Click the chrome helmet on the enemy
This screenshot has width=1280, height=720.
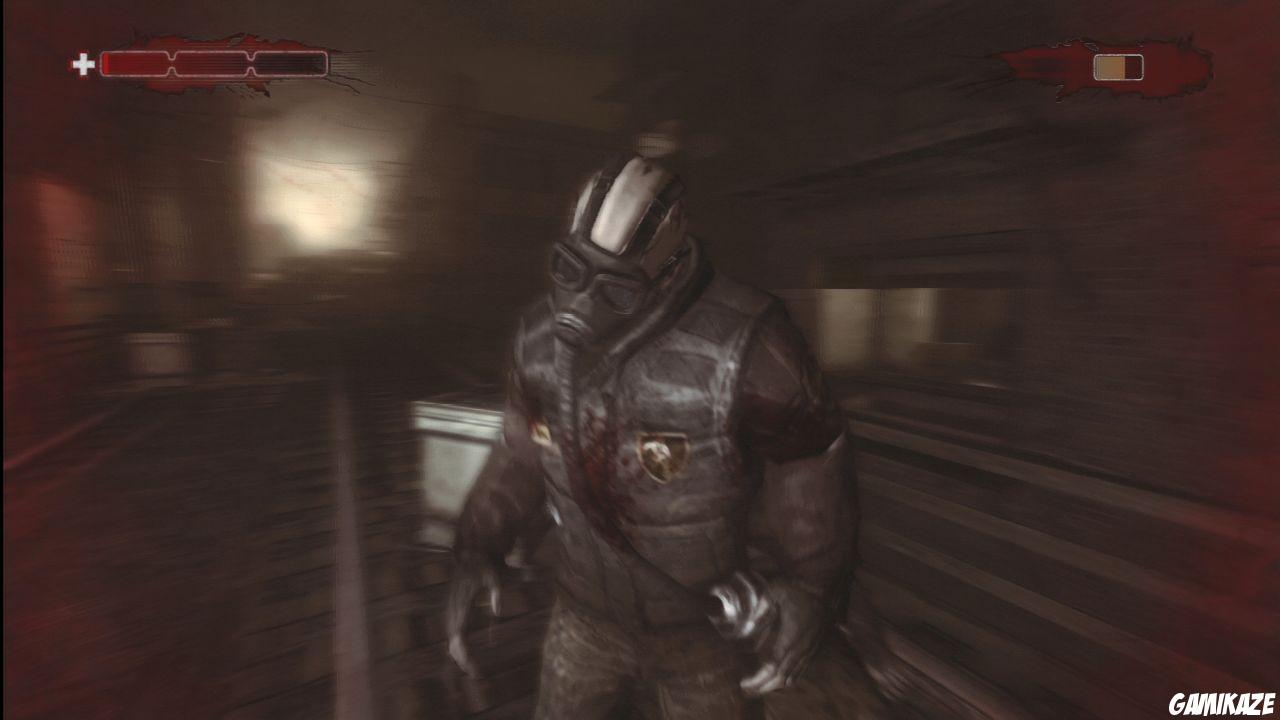(622, 205)
